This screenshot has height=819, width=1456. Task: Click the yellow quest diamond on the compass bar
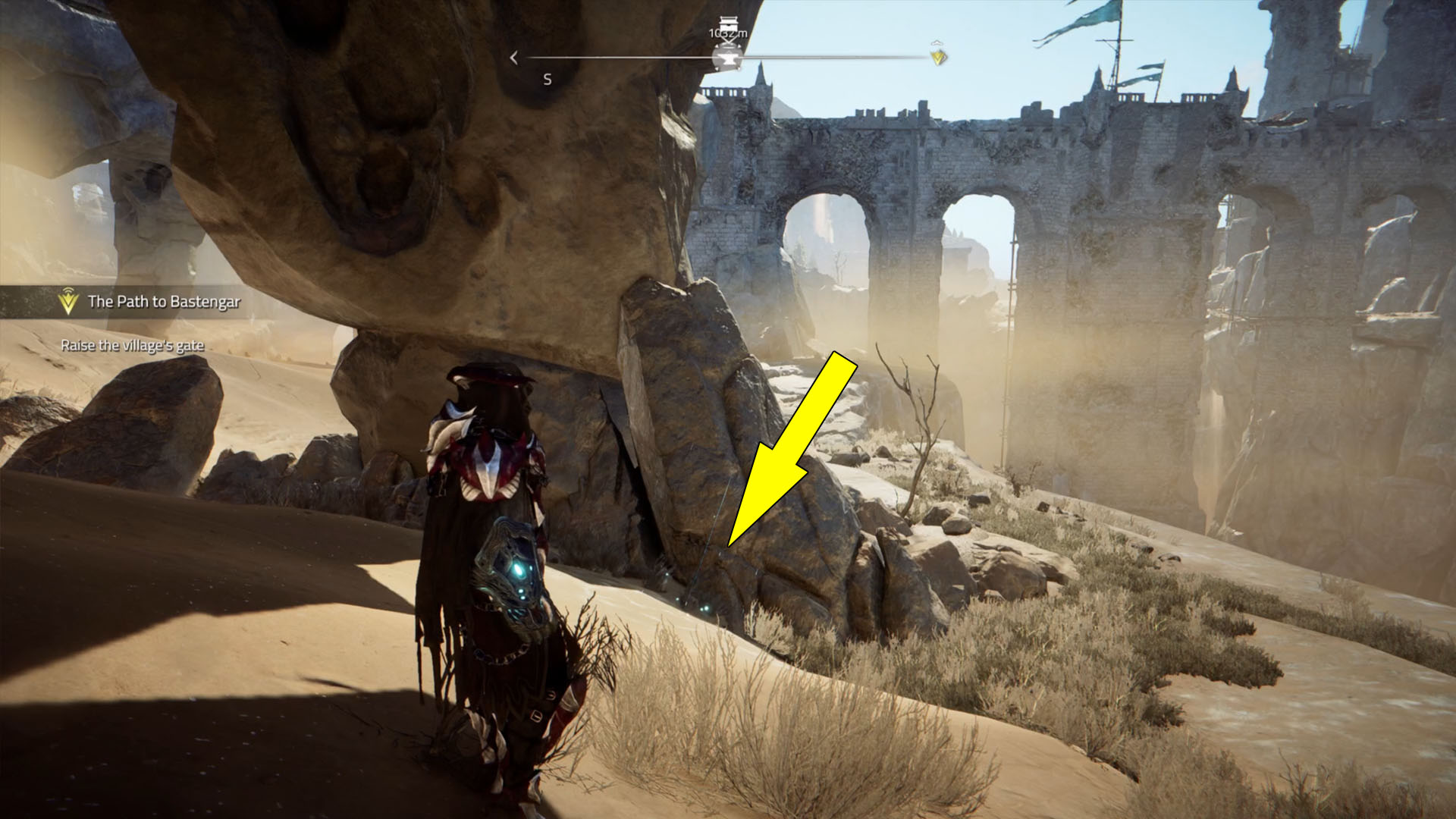(x=936, y=56)
